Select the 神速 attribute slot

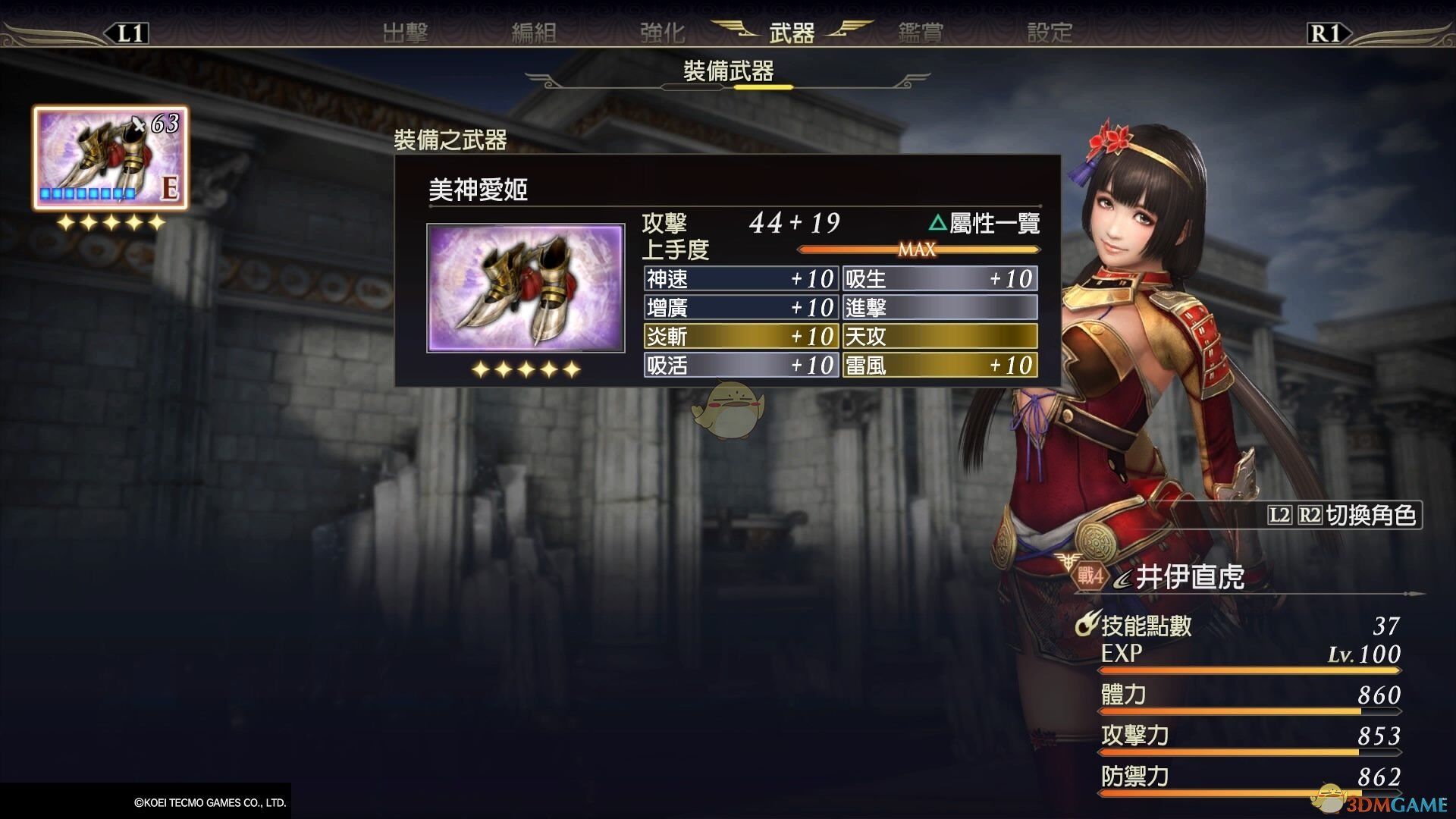tap(740, 279)
